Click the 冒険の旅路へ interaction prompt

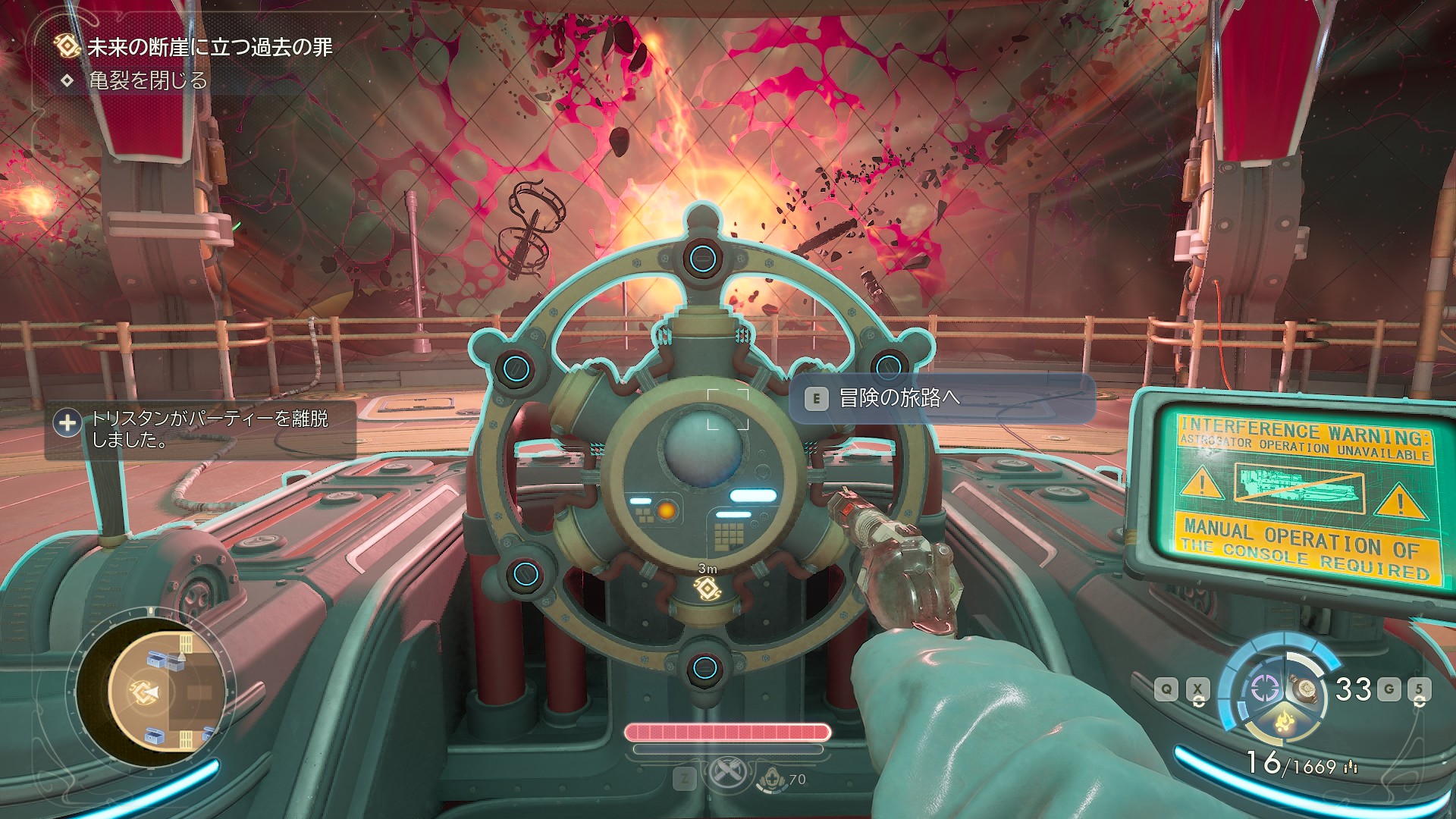(941, 398)
